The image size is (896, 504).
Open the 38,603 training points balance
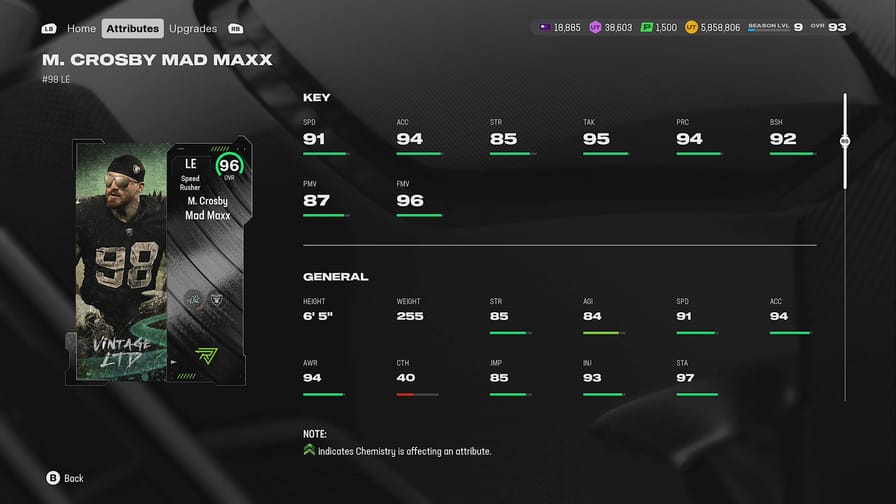pos(611,27)
